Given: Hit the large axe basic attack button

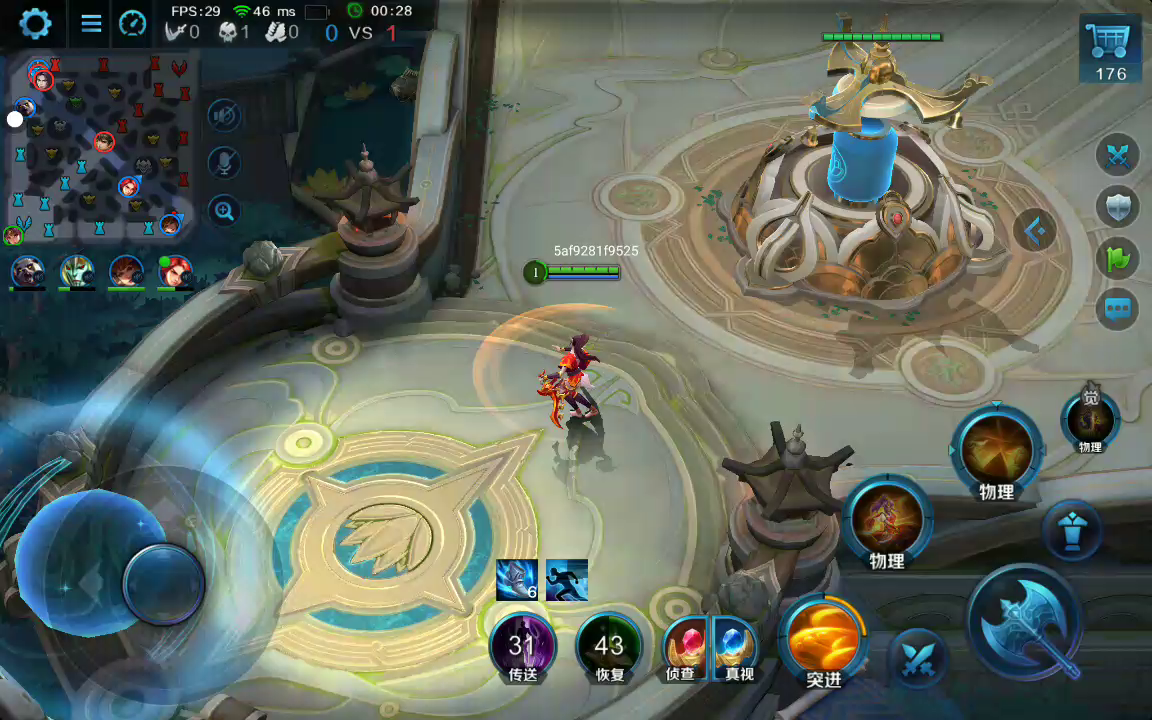Looking at the screenshot, I should pyautogui.click(x=1026, y=624).
